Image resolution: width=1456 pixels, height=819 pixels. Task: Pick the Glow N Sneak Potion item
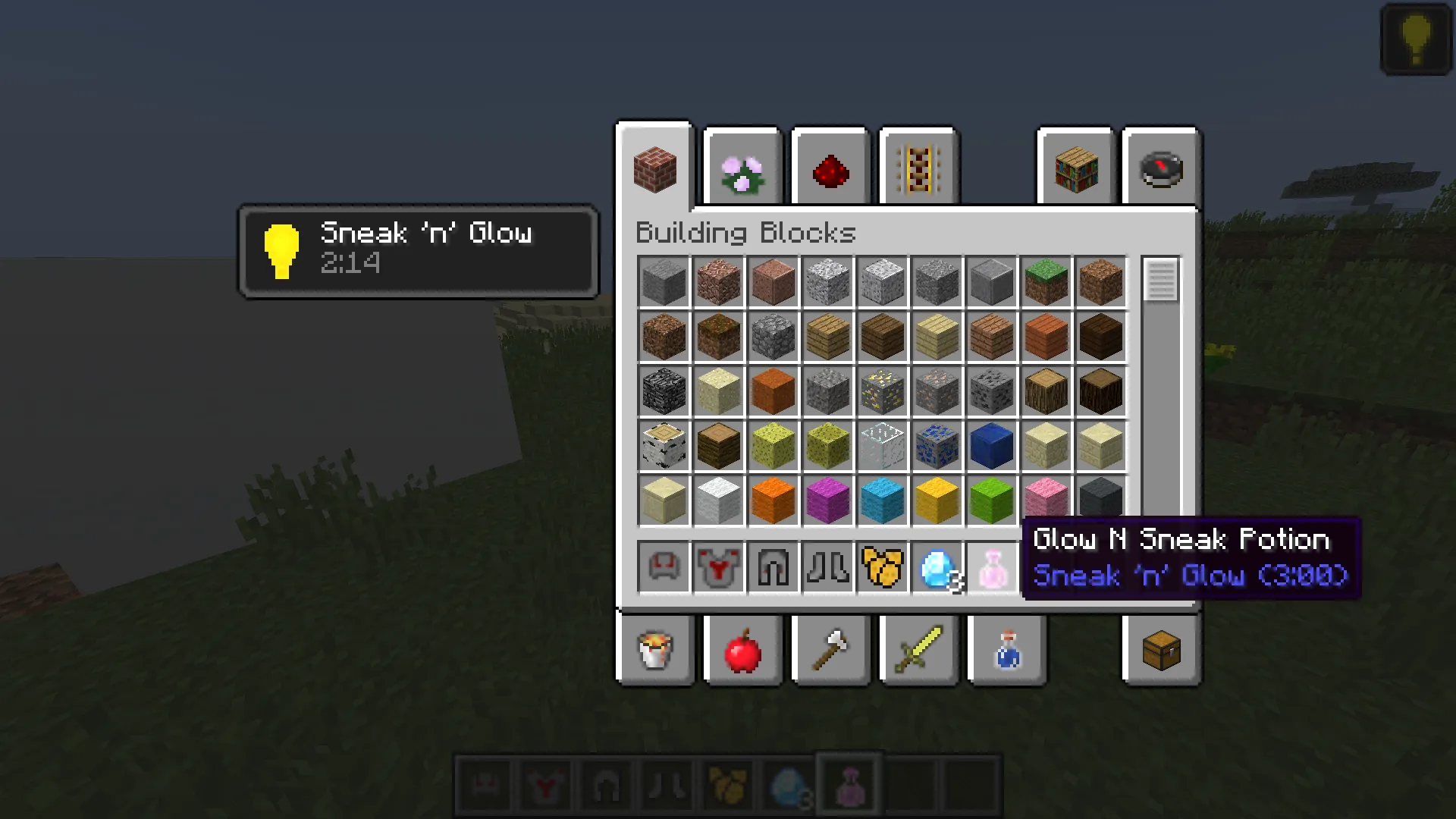pos(991,567)
